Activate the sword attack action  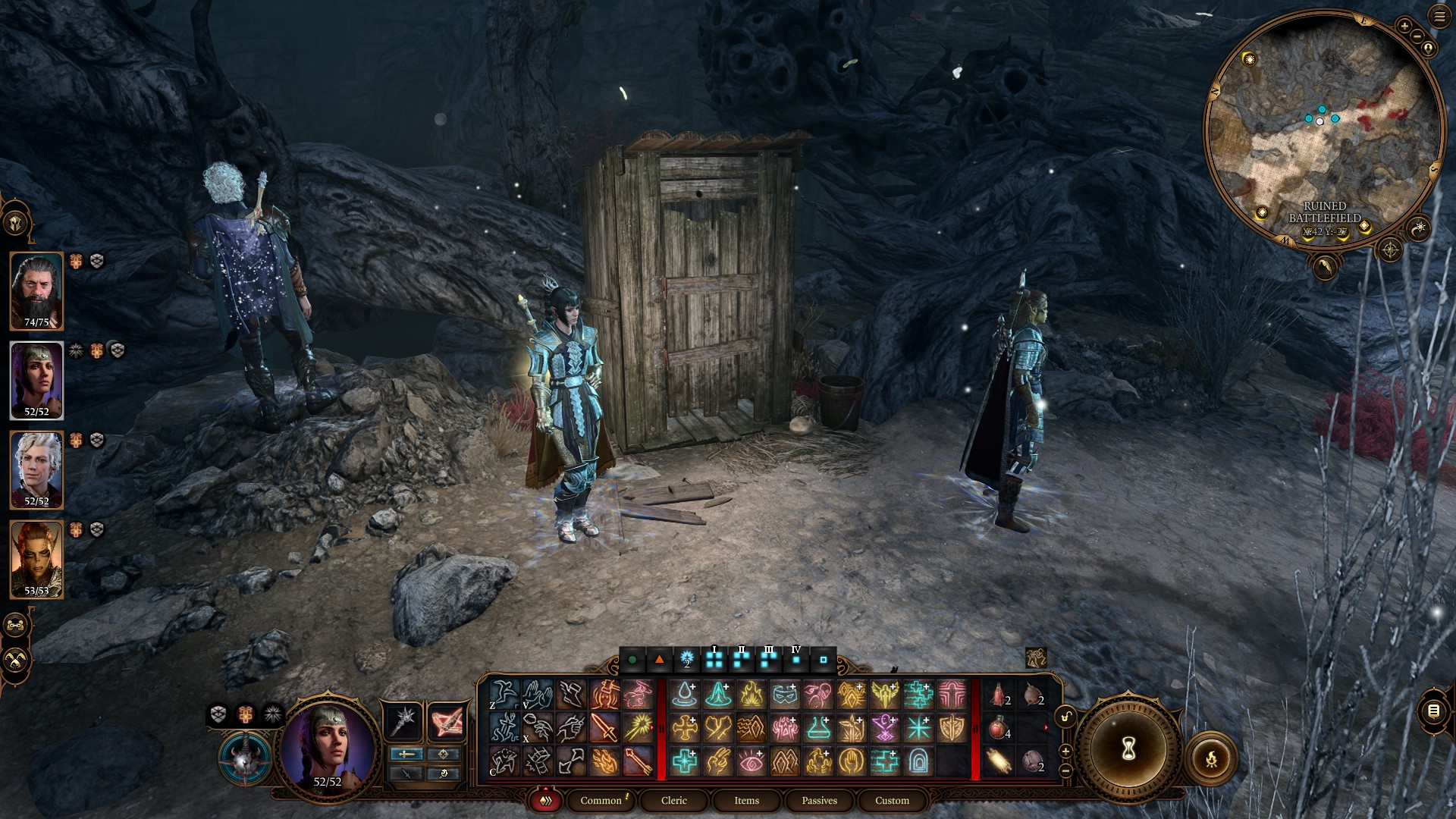[x=604, y=728]
